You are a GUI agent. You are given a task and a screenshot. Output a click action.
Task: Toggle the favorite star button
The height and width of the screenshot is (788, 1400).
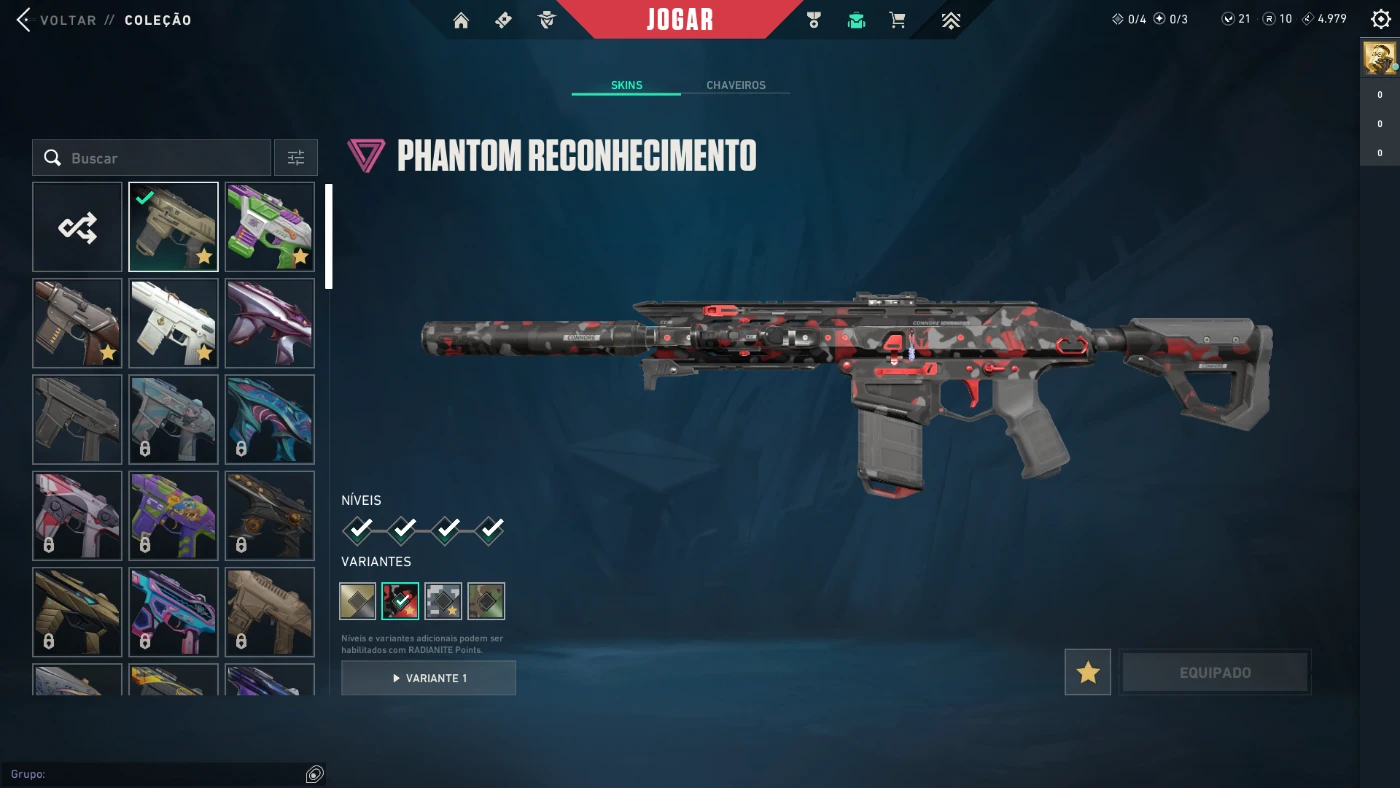[x=1088, y=673]
